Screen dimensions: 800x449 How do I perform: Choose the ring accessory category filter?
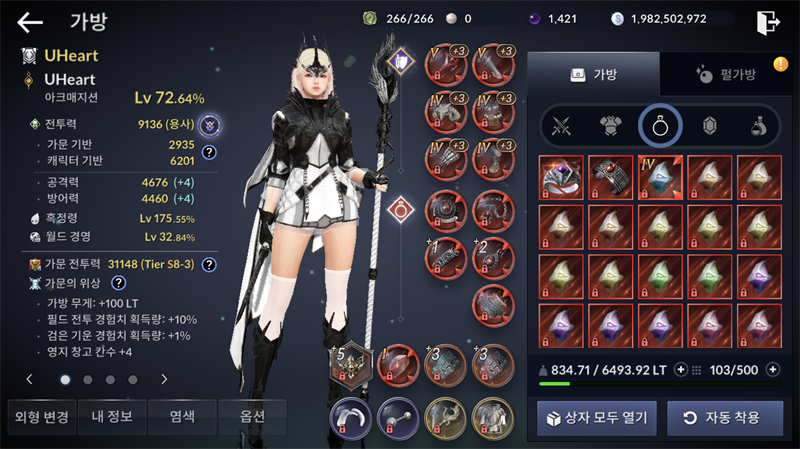point(660,126)
